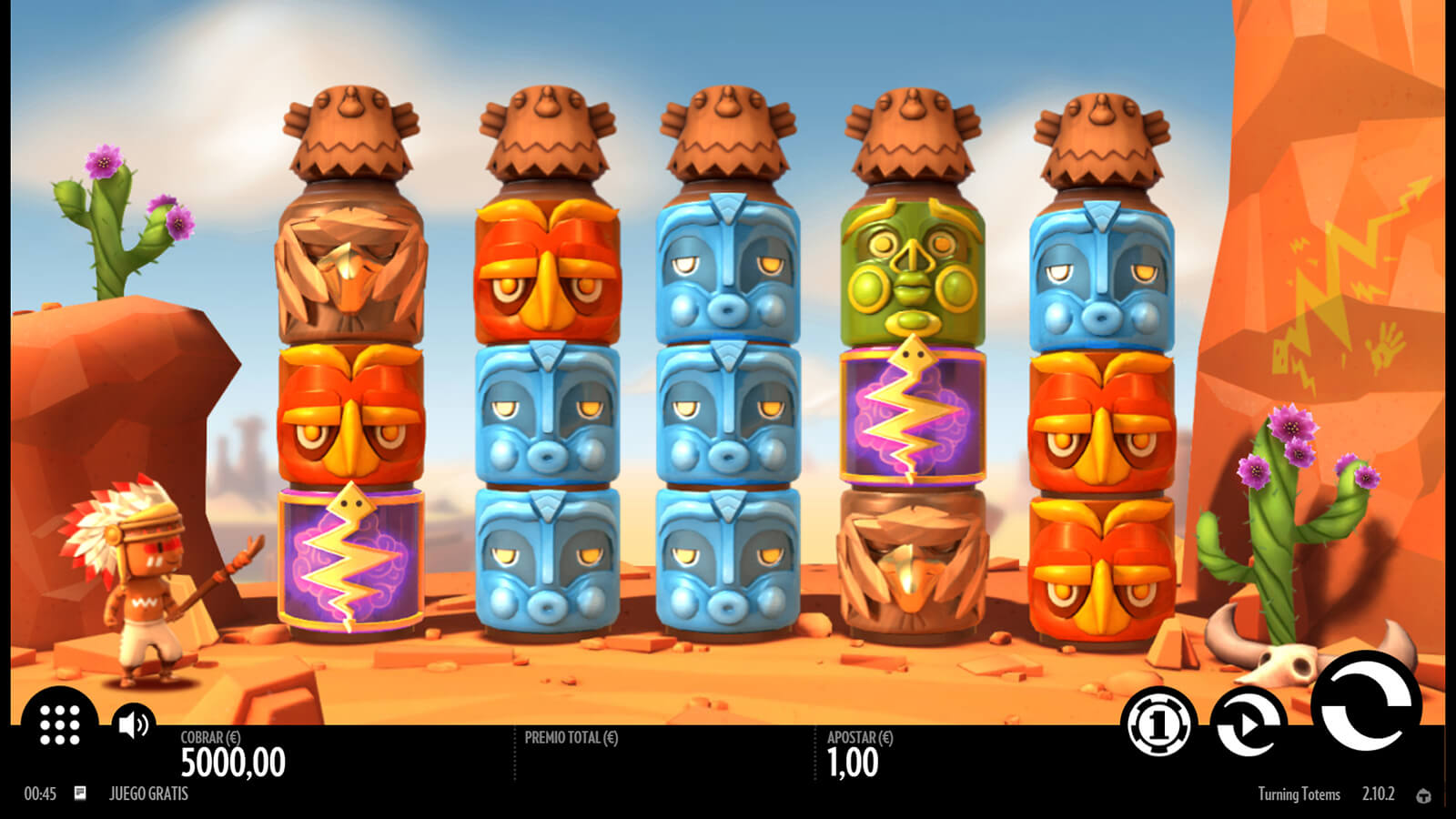The height and width of the screenshot is (819, 1456).
Task: Open the nine-dot game menu
Action: 60,724
